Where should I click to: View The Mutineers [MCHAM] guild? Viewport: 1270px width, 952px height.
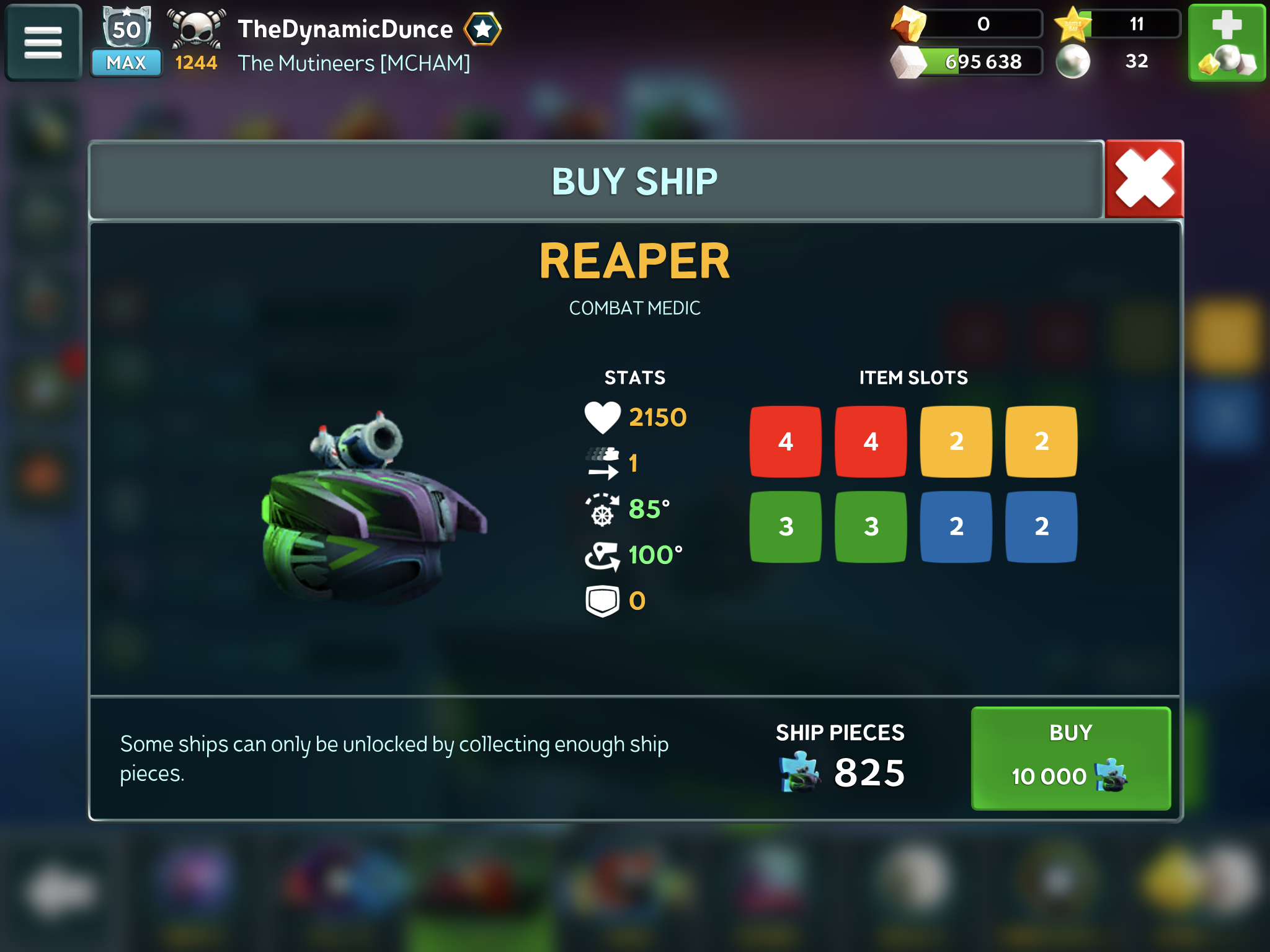[353, 63]
